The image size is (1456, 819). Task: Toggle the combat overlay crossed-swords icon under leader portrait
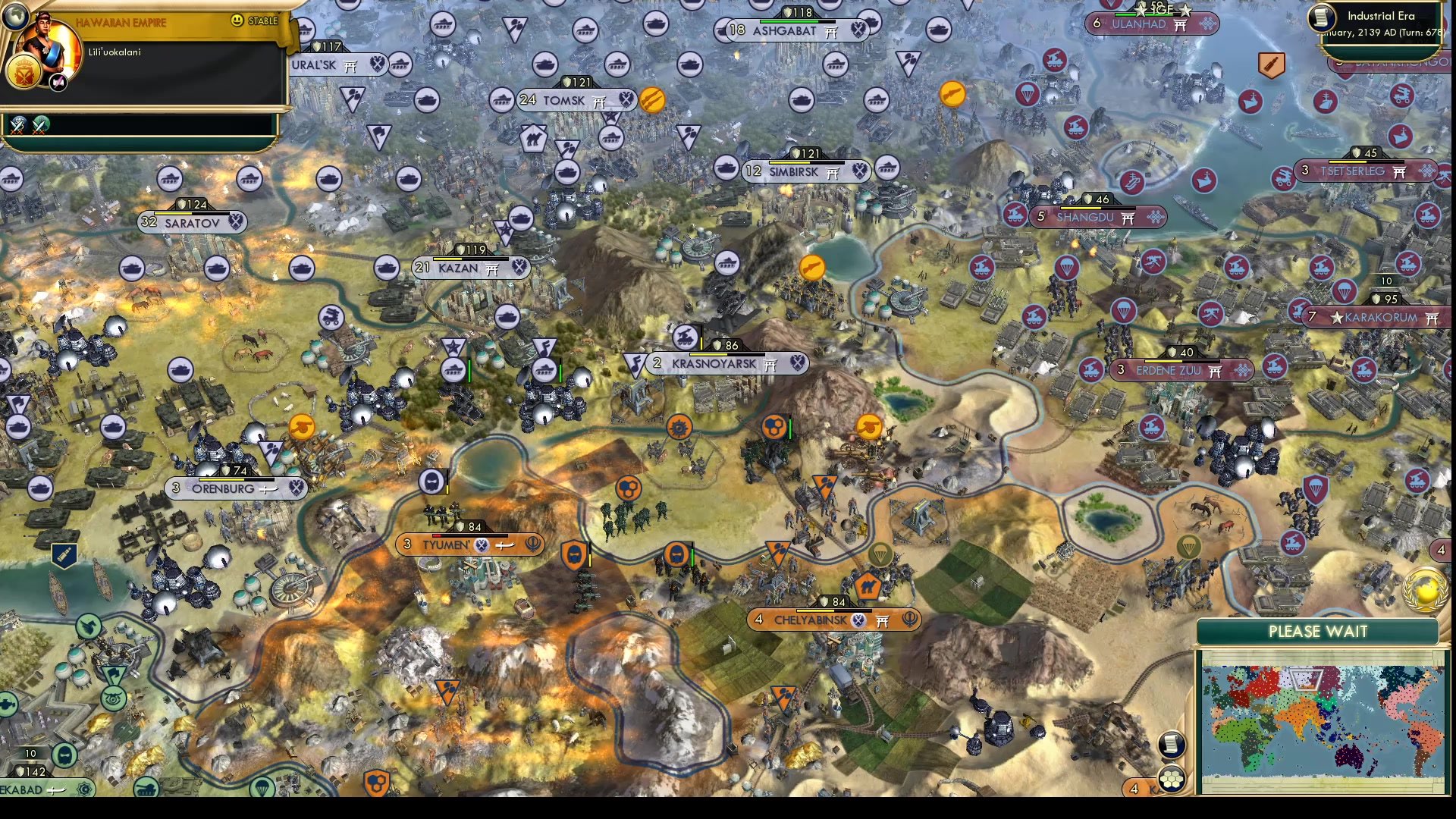pyautogui.click(x=17, y=124)
